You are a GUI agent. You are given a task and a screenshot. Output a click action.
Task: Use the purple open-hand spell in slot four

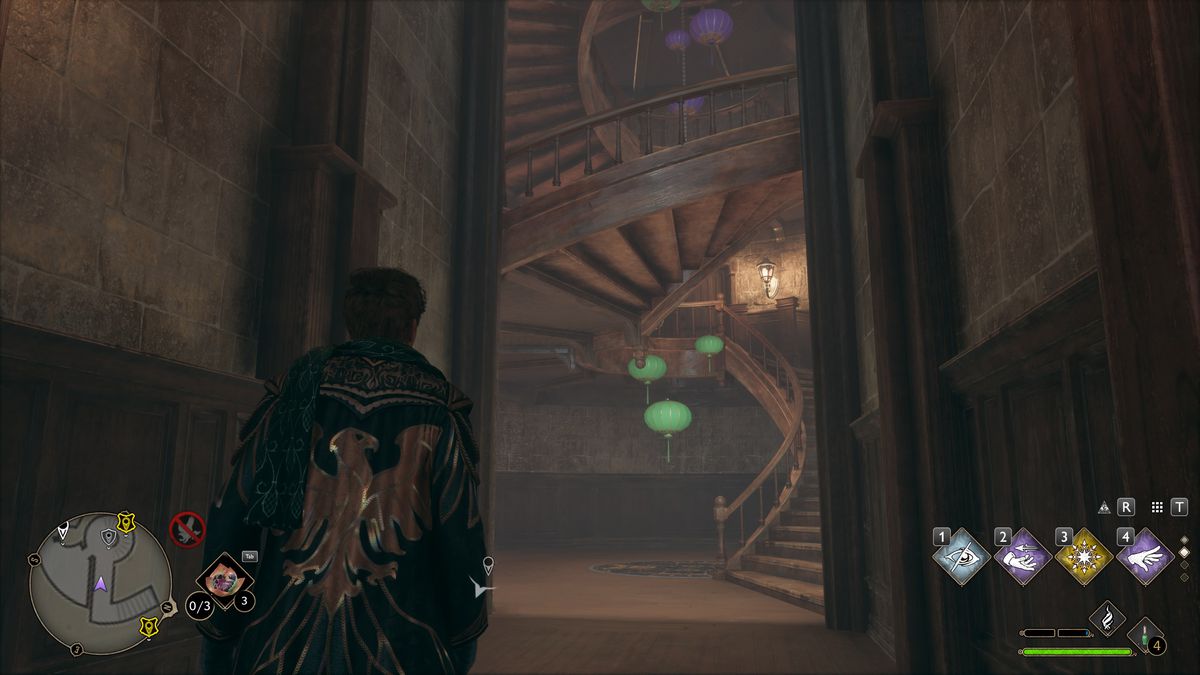(1145, 557)
